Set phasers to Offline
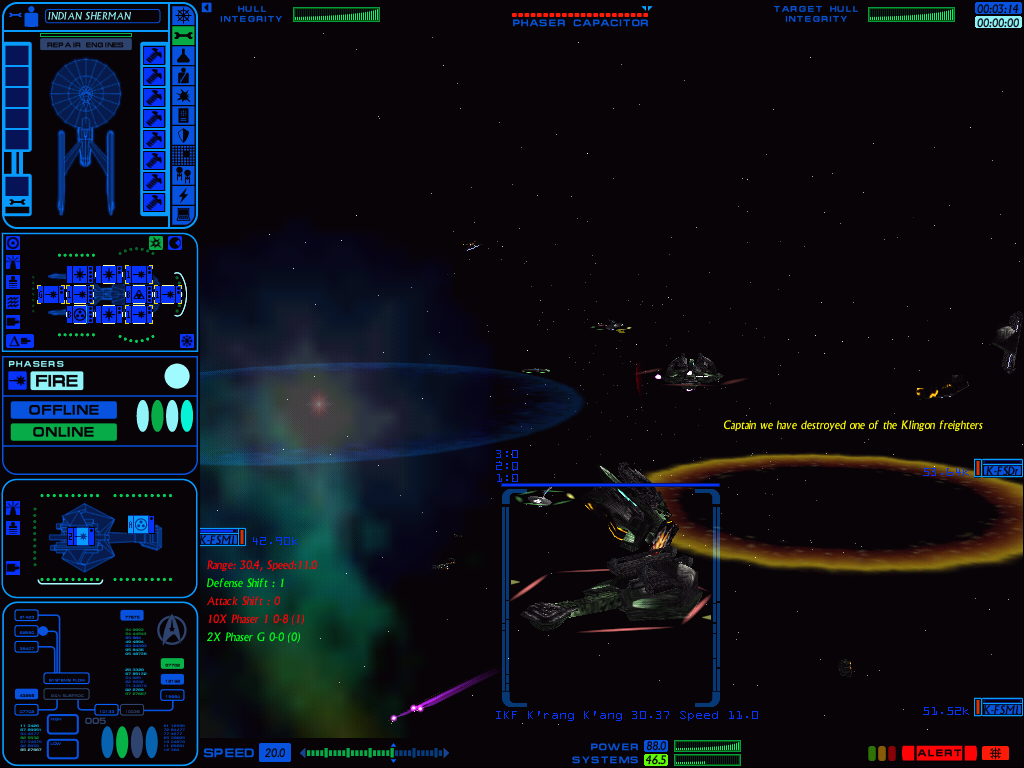 tap(64, 410)
